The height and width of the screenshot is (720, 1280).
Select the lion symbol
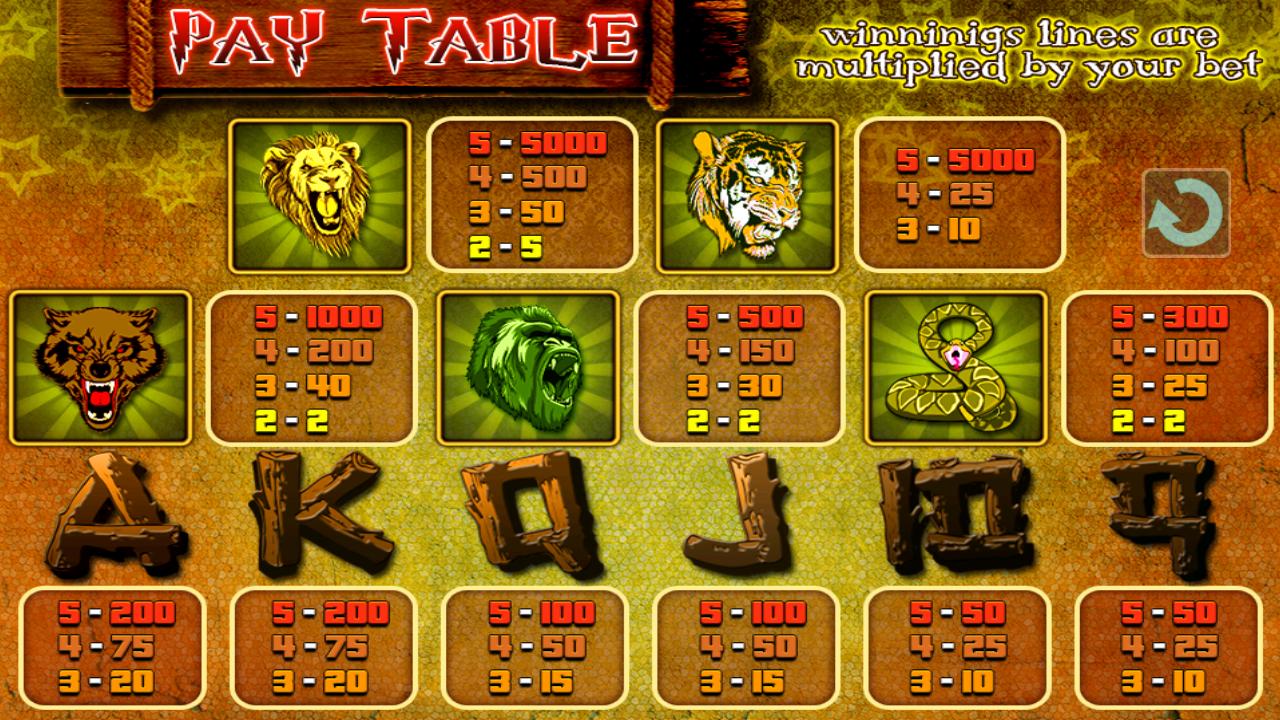(322, 195)
